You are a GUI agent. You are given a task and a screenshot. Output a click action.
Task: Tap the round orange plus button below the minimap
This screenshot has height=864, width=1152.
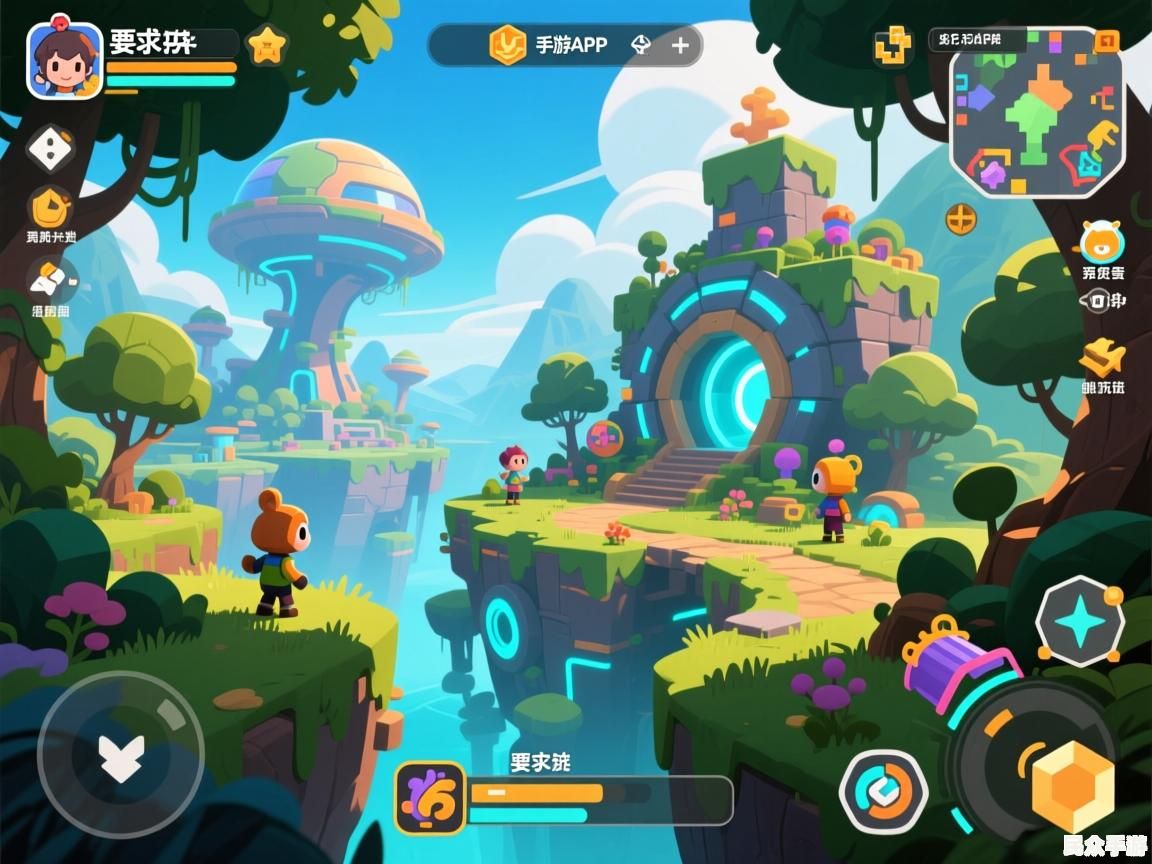pos(961,218)
